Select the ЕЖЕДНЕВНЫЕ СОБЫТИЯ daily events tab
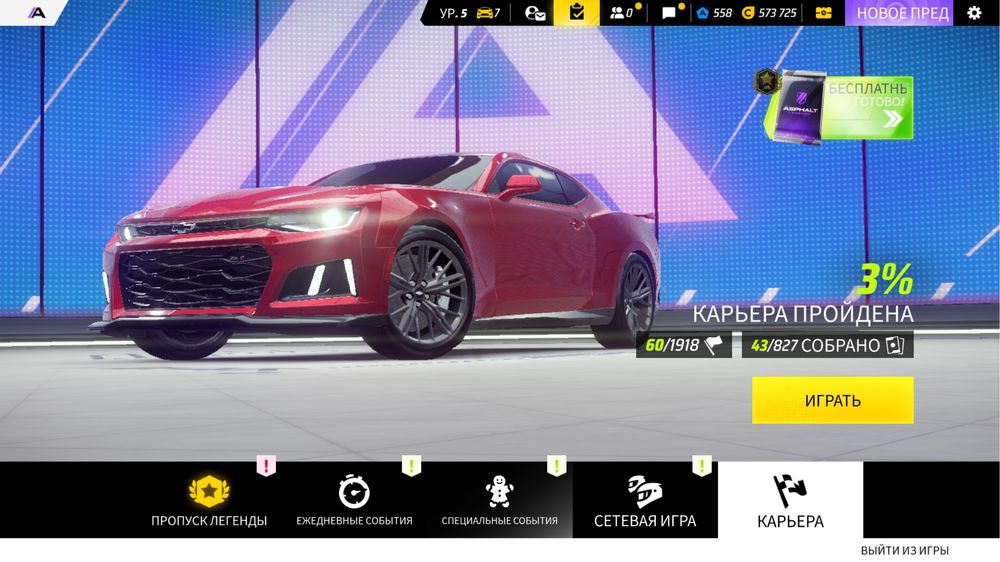 pos(354,500)
